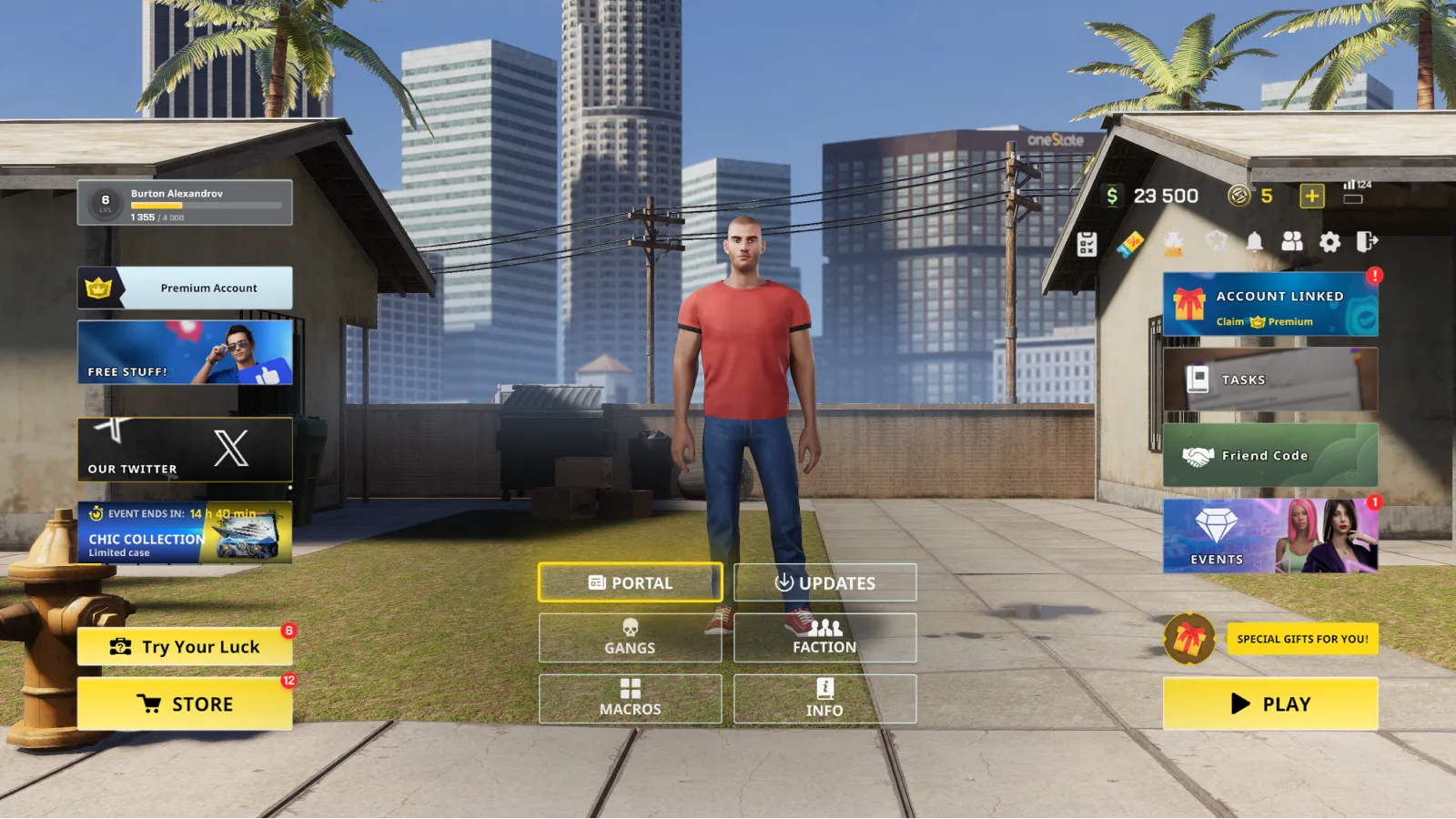Open the TASKS panel
This screenshot has width=1456, height=819.
(x=1269, y=379)
